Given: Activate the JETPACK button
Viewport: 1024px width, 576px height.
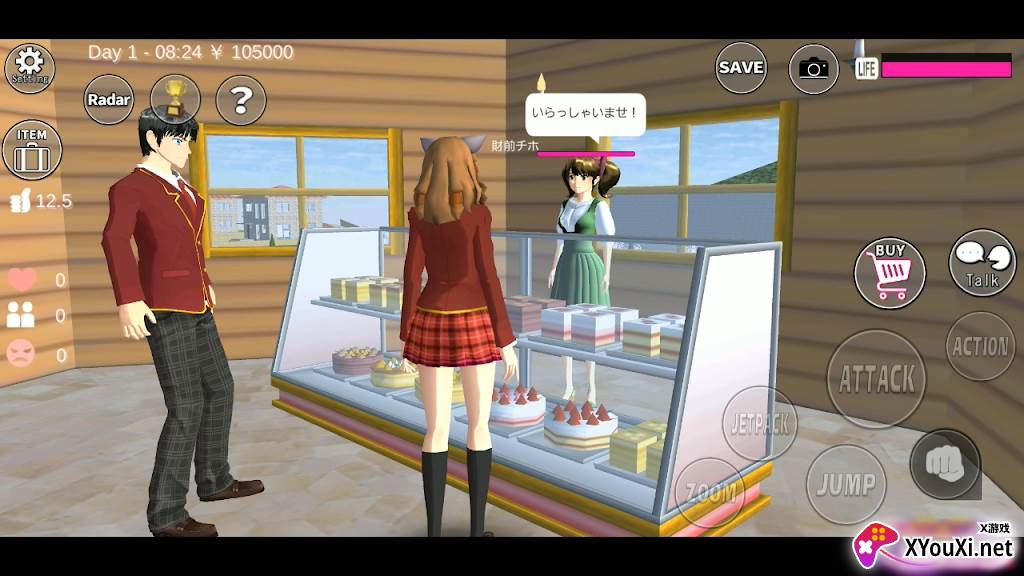Looking at the screenshot, I should [x=760, y=422].
